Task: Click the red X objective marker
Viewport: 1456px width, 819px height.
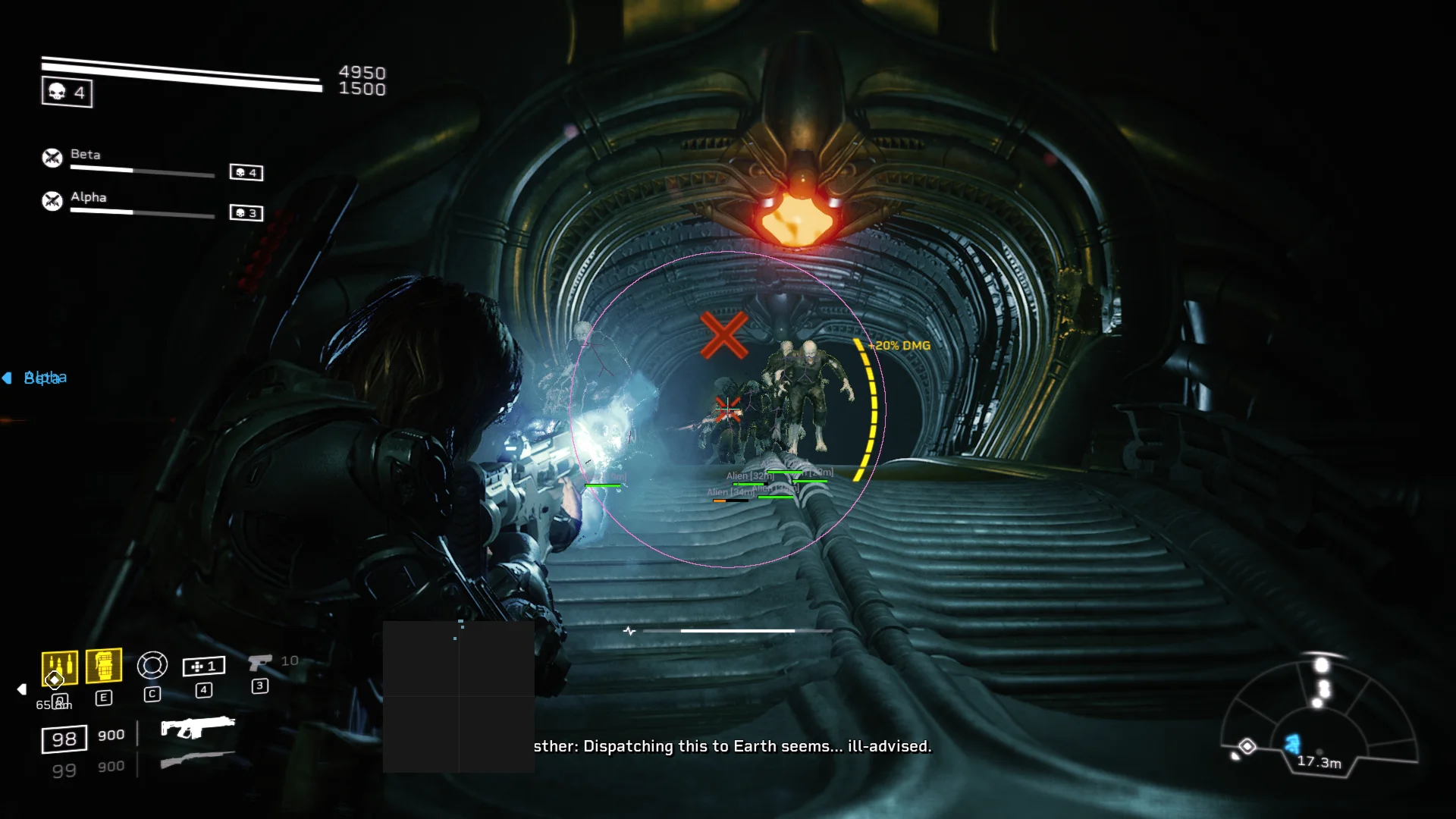Action: coord(726,334)
